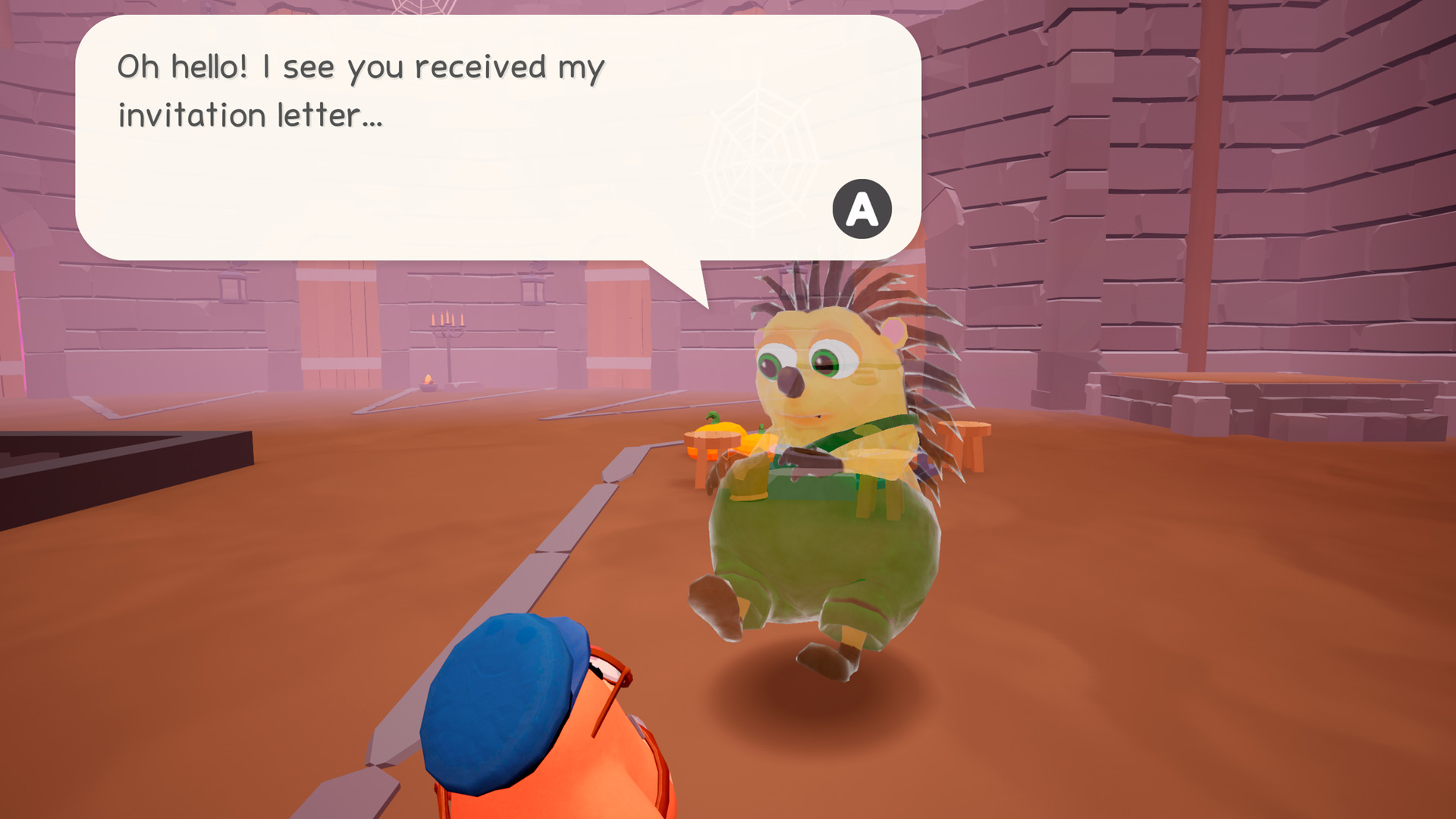Click the text 'invitation letter...'
This screenshot has width=1456, height=819.
click(250, 115)
